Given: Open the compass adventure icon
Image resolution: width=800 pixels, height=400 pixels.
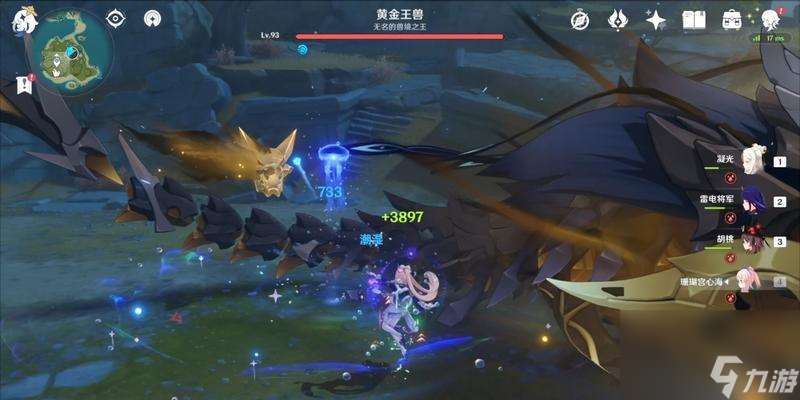Looking at the screenshot, I should pos(580,19).
